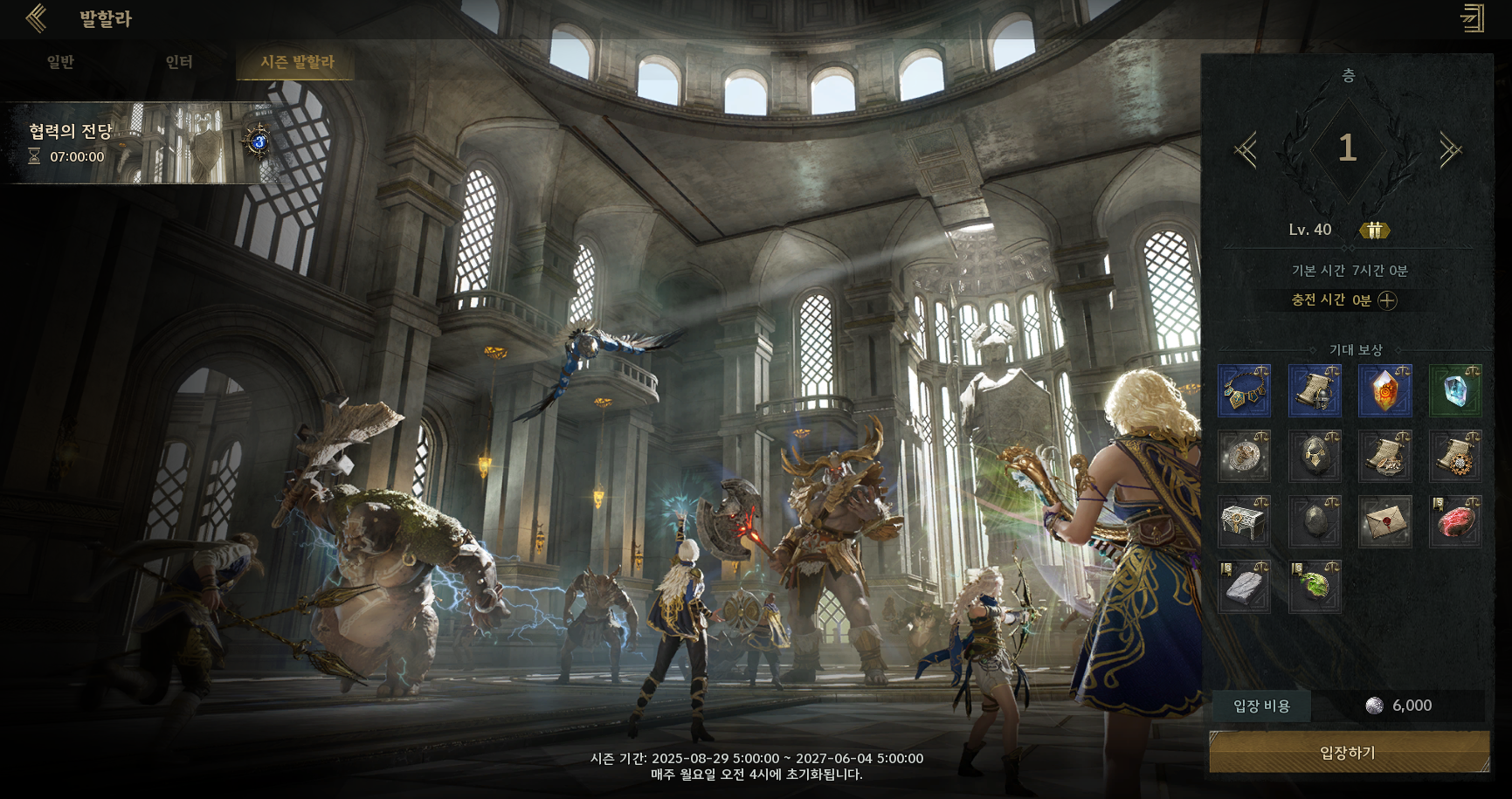Inspect the blue necklace reward
Screen dimensions: 1512x799
coord(1244,390)
